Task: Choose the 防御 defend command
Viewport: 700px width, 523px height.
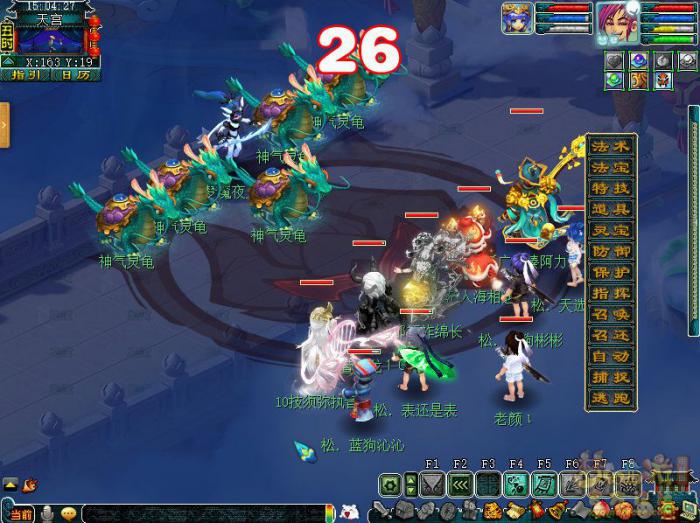Action: click(611, 251)
